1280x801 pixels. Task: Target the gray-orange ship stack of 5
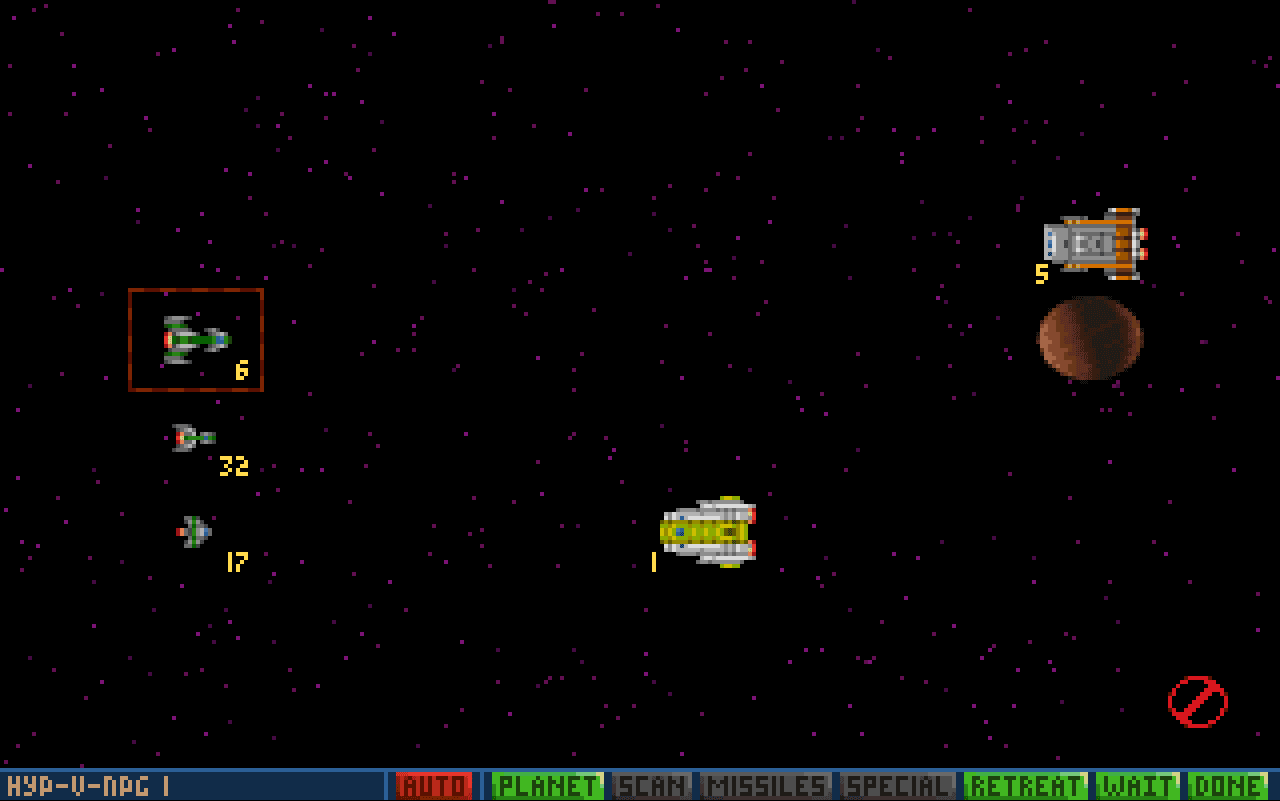[x=1095, y=243]
